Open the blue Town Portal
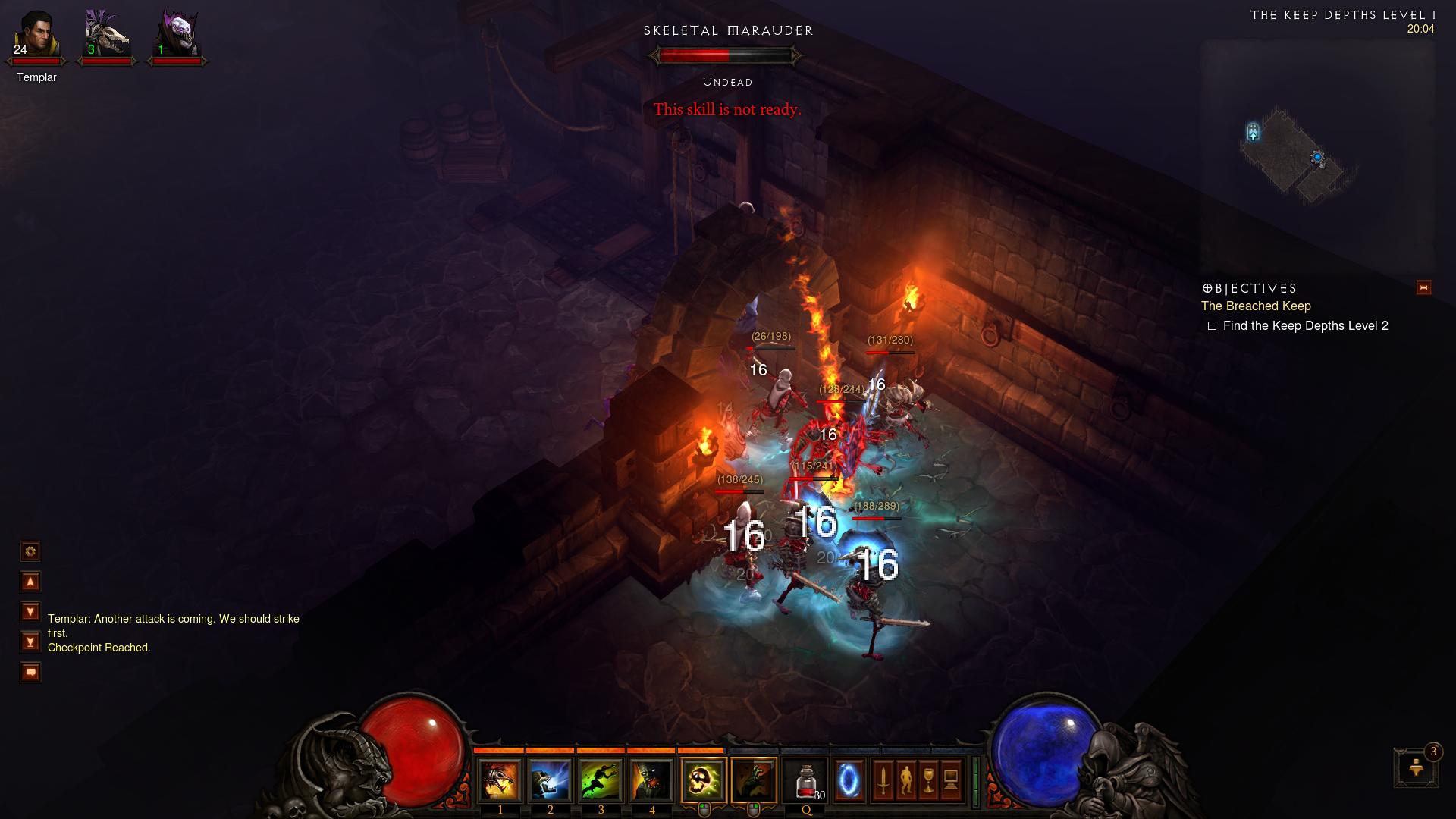1456x819 pixels. (x=849, y=780)
